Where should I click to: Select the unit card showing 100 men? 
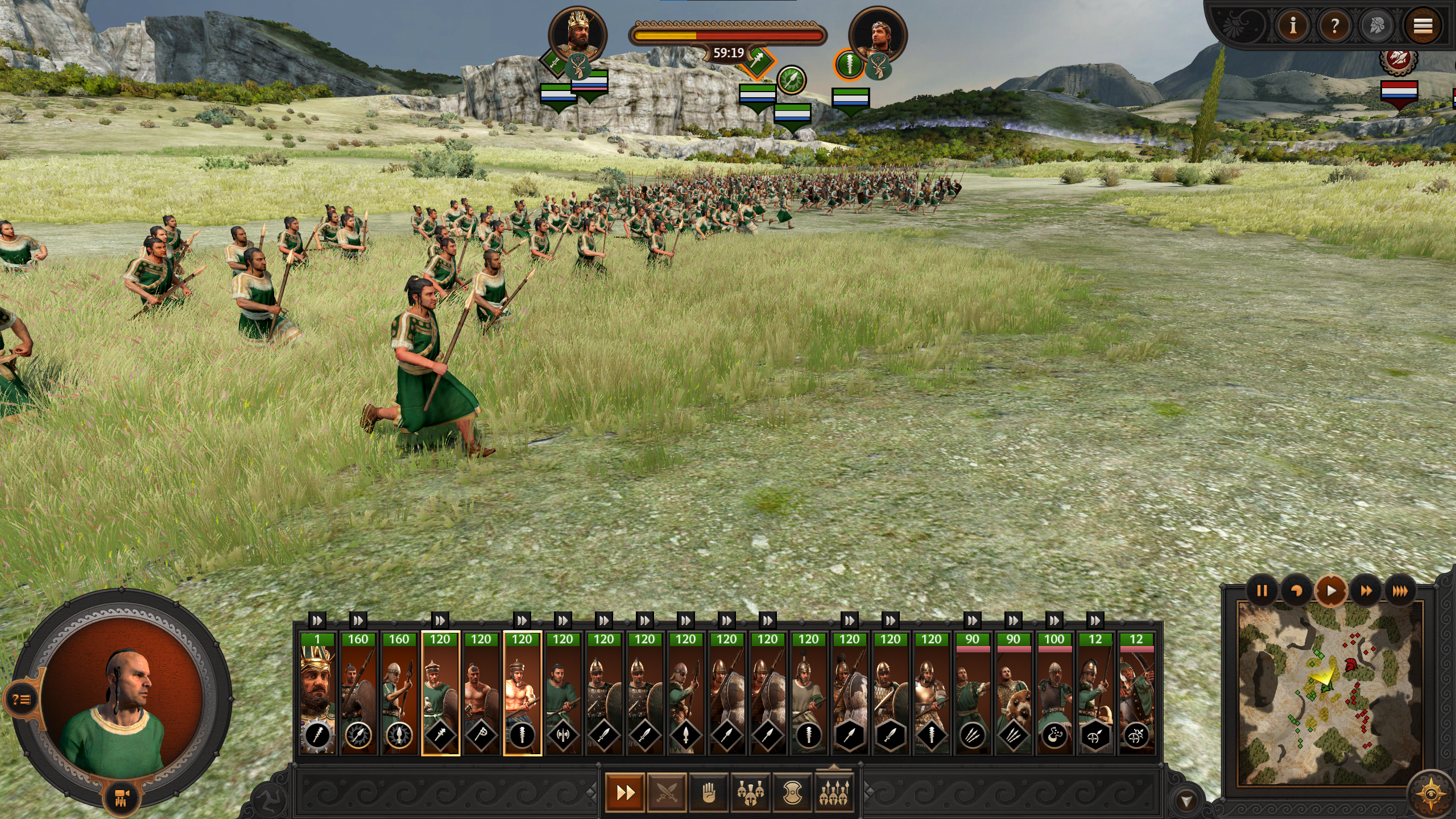(1054, 694)
